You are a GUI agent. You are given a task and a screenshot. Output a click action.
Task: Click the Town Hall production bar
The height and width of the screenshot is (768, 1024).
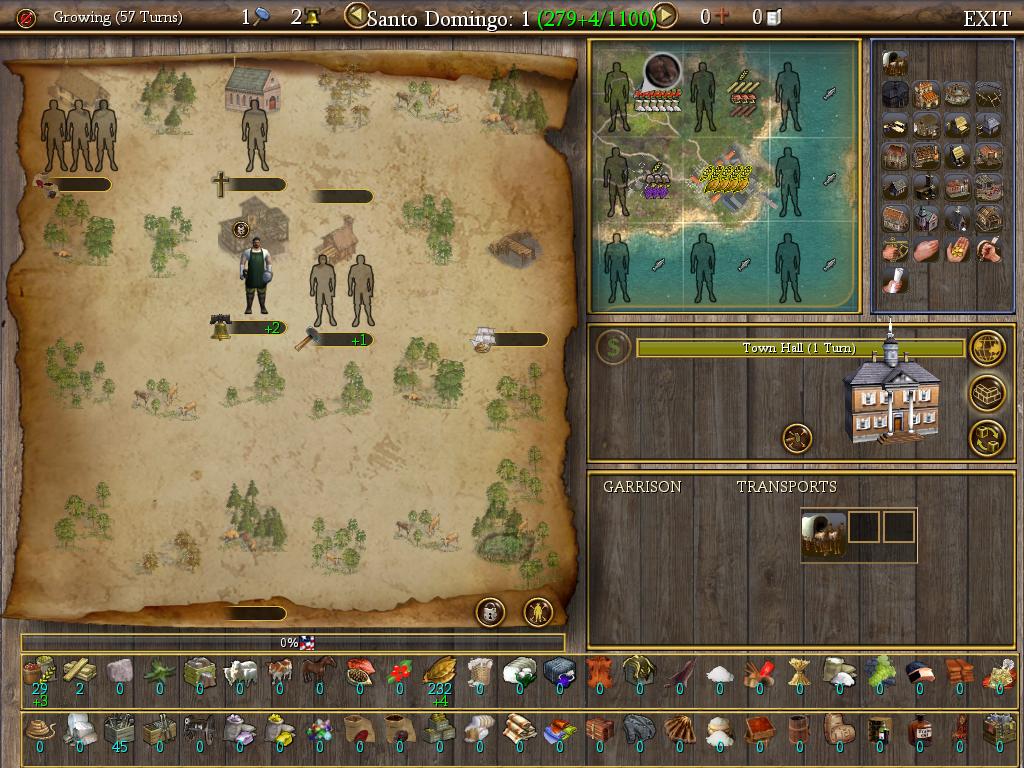800,348
